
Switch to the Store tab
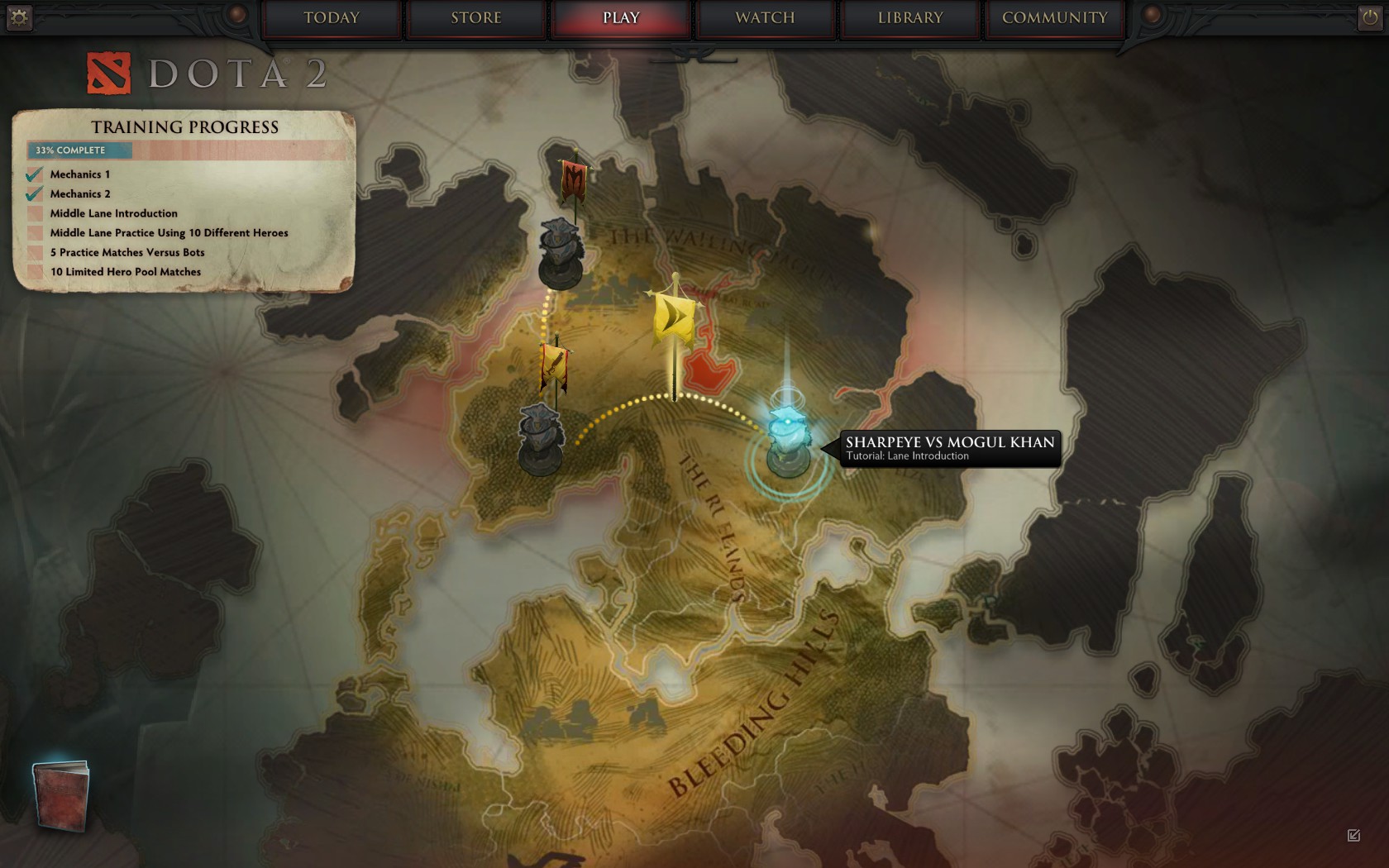click(x=476, y=18)
